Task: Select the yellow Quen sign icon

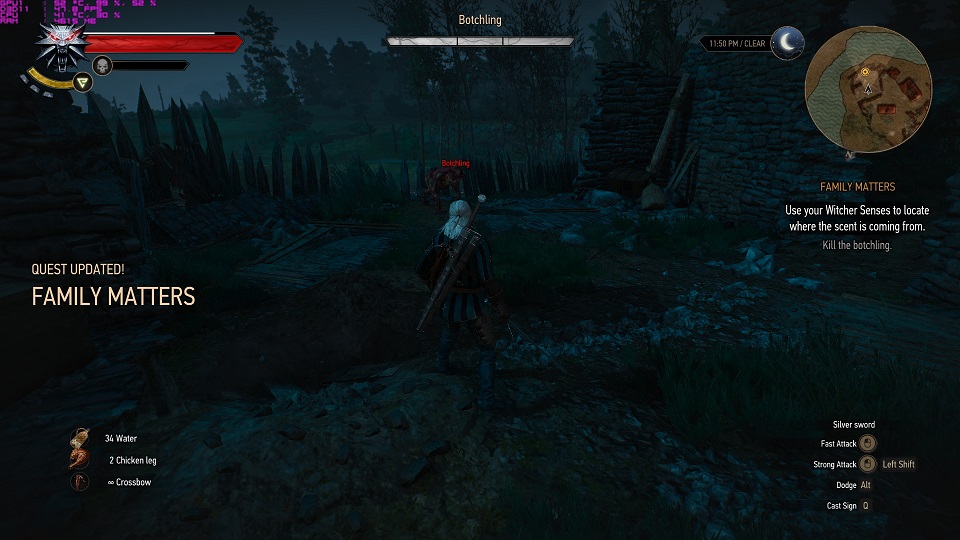Action: [x=84, y=82]
